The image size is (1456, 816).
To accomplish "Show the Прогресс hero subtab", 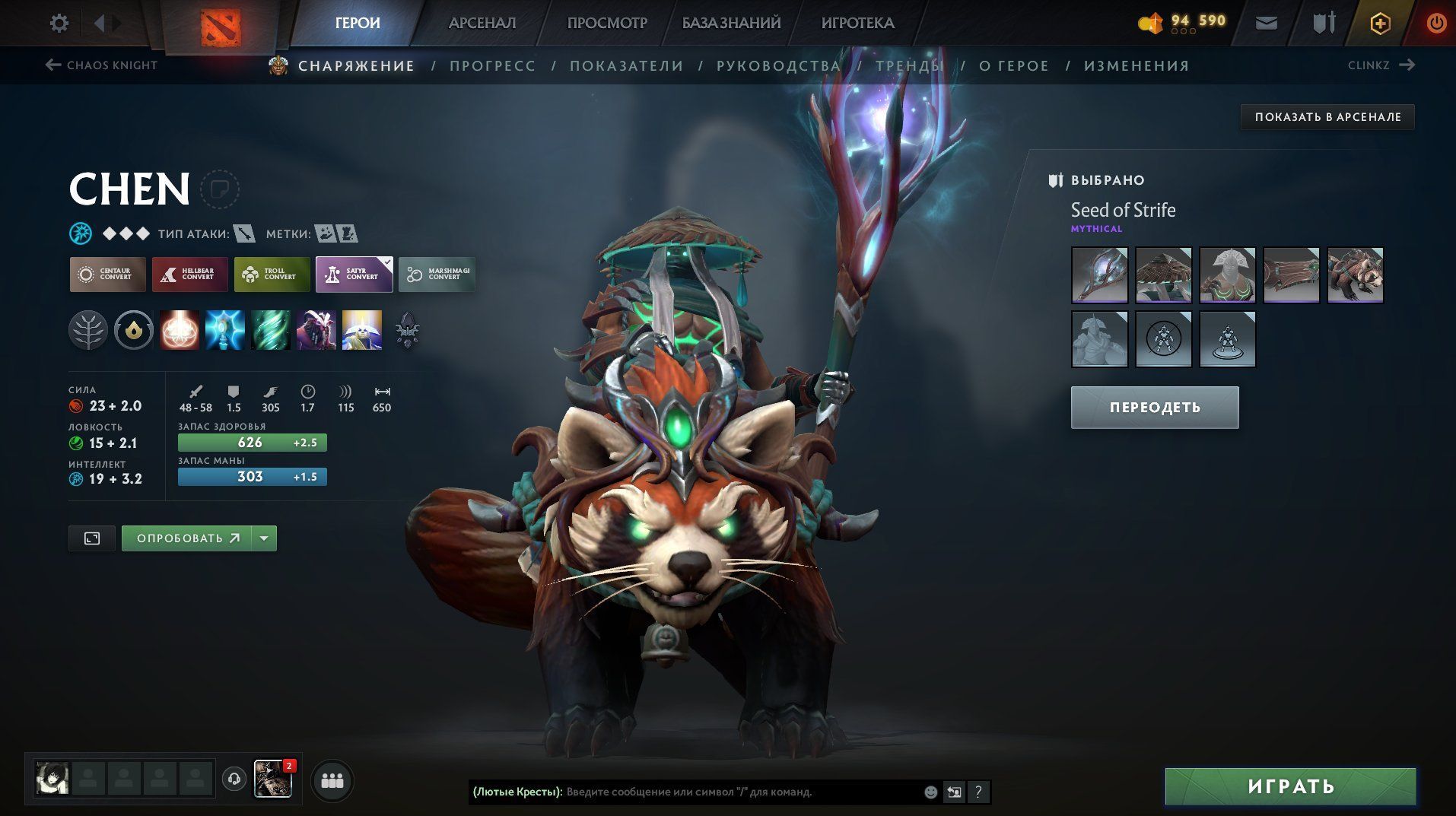I will [492, 66].
